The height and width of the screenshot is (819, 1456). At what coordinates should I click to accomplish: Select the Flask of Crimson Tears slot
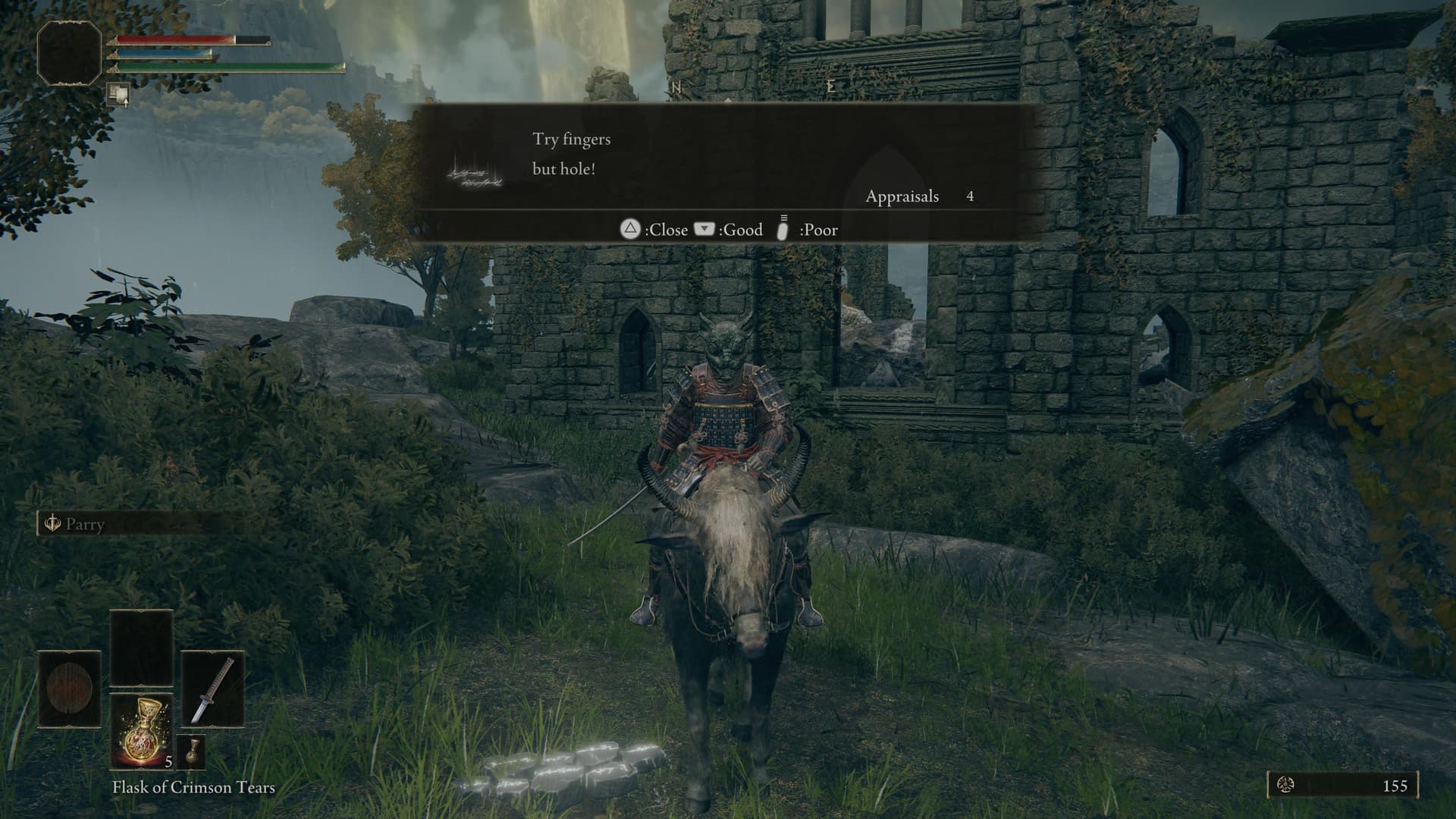(x=143, y=731)
